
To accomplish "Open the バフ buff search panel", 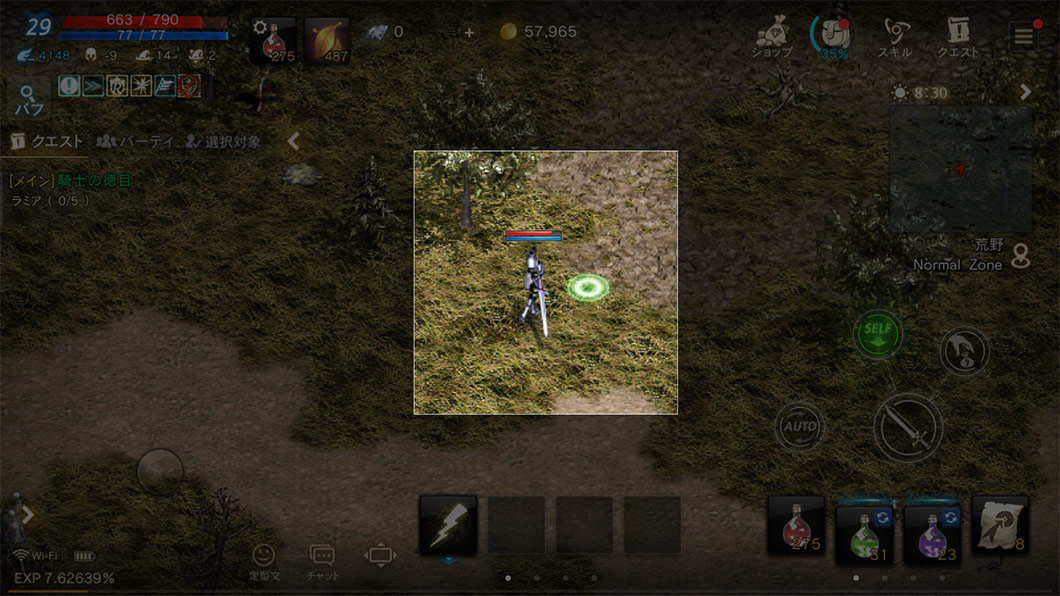I will (28, 100).
